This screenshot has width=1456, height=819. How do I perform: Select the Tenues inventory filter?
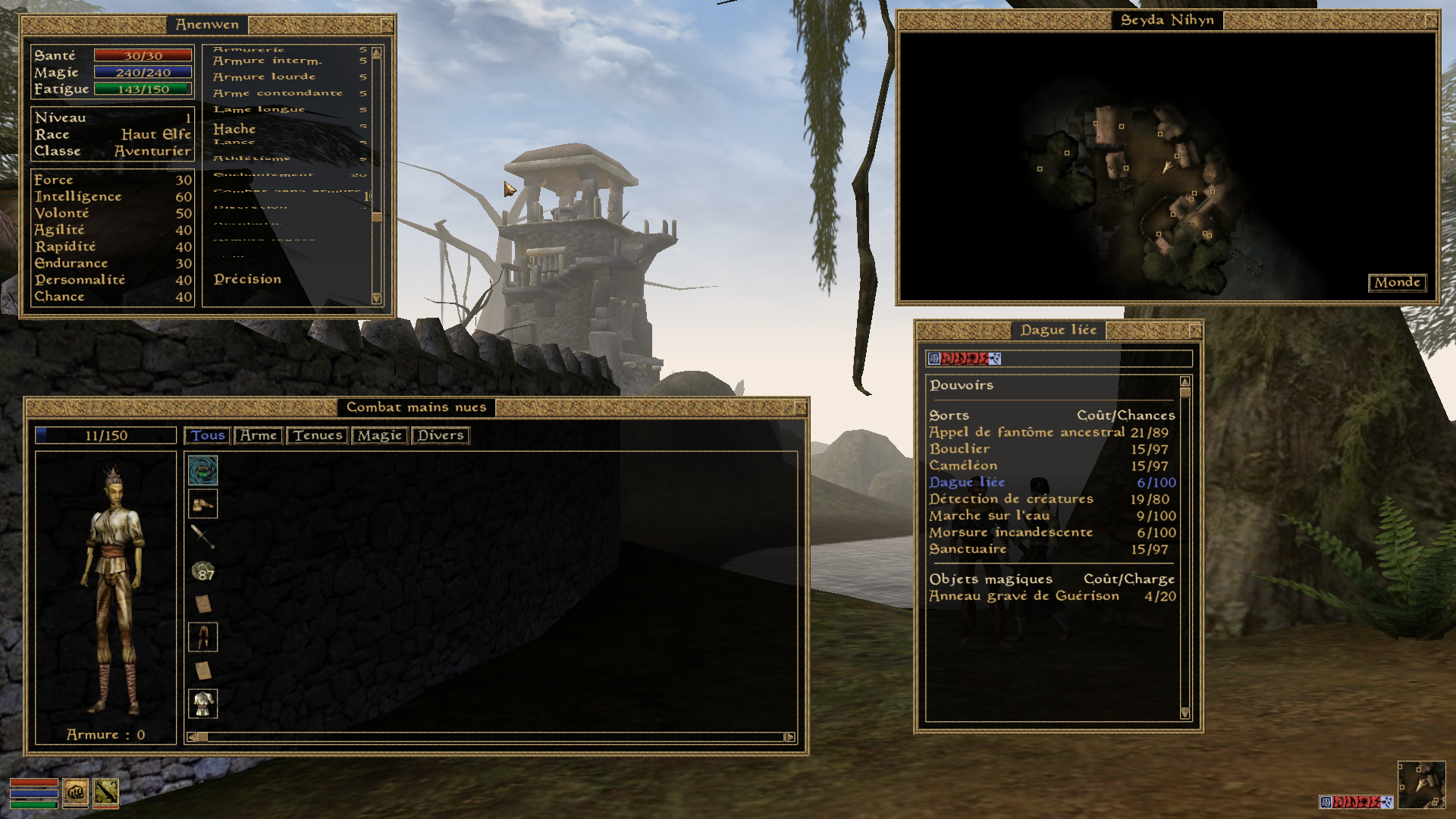point(318,435)
